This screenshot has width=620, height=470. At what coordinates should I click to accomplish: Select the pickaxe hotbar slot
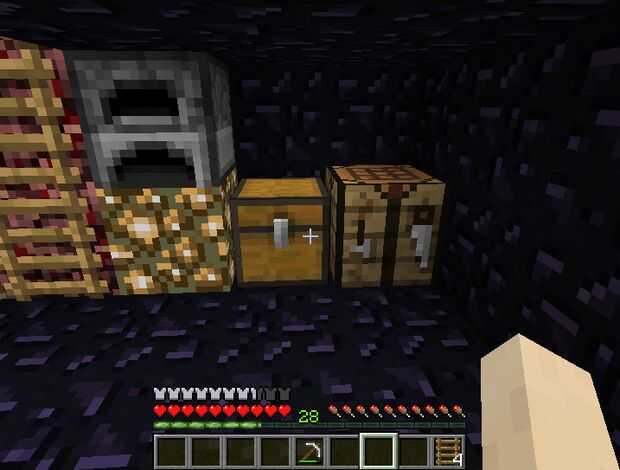[x=309, y=452]
